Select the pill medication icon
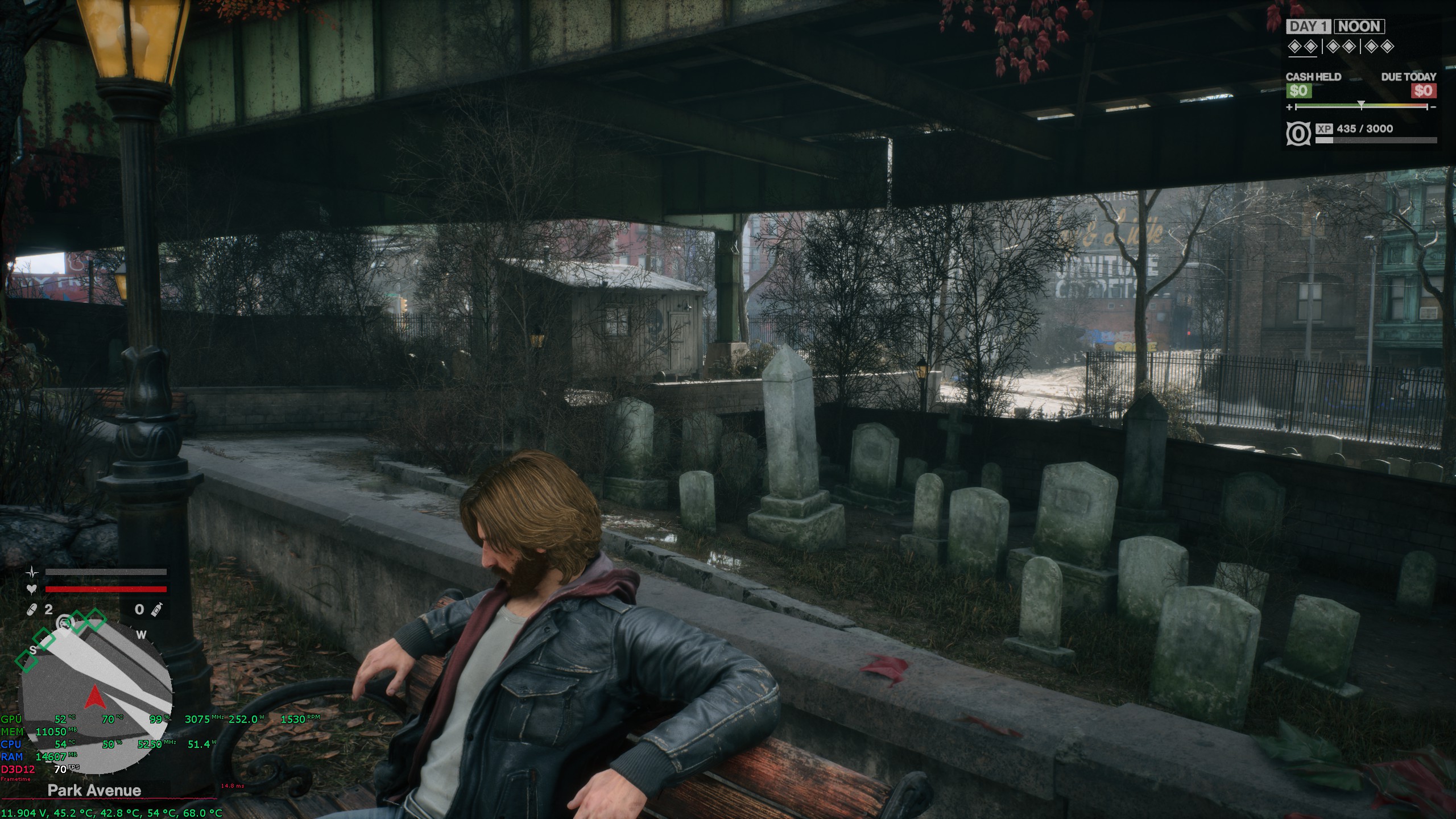Viewport: 1456px width, 819px height. [x=32, y=610]
